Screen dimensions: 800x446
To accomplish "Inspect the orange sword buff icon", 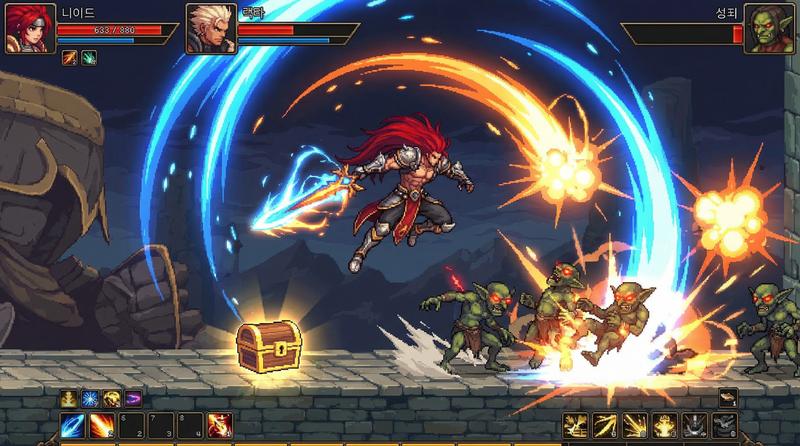I will click(x=70, y=59).
